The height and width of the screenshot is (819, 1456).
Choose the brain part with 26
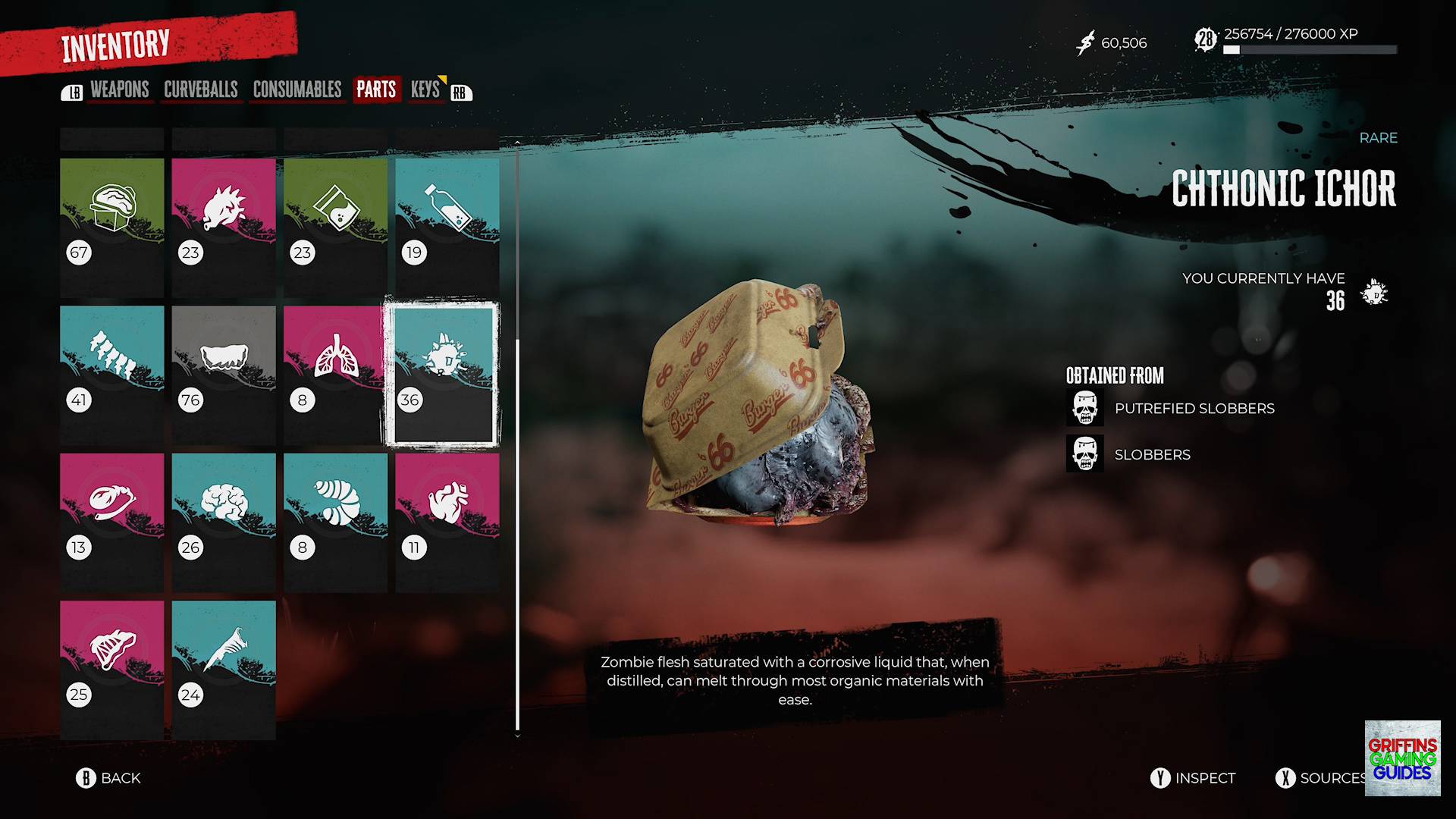coord(224,521)
